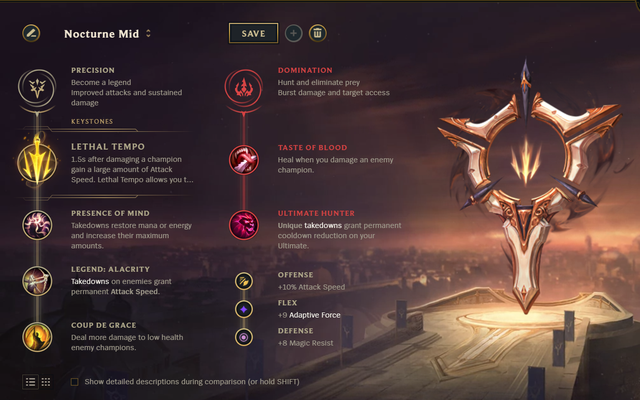Toggle show detailed descriptions checkbox
Image resolution: width=640 pixels, height=400 pixels.
pos(75,382)
